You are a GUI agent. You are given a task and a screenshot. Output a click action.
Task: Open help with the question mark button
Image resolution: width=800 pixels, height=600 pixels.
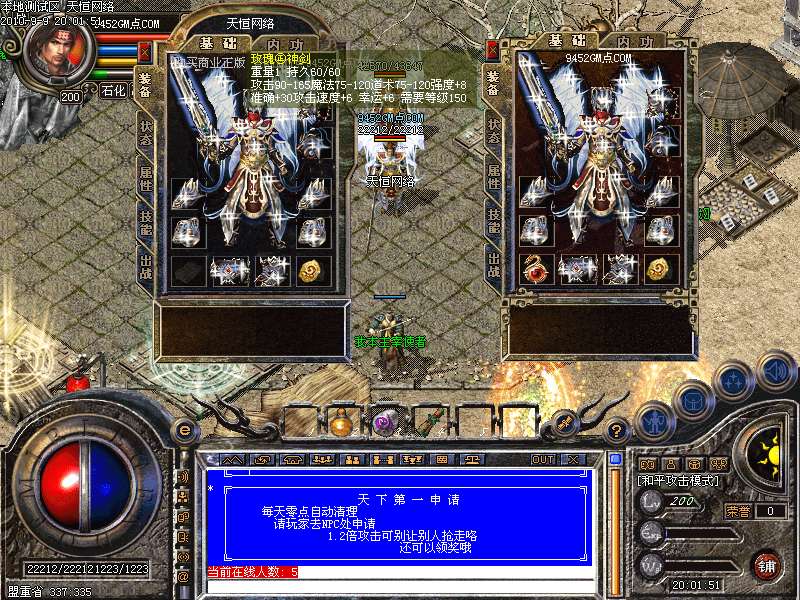(618, 431)
